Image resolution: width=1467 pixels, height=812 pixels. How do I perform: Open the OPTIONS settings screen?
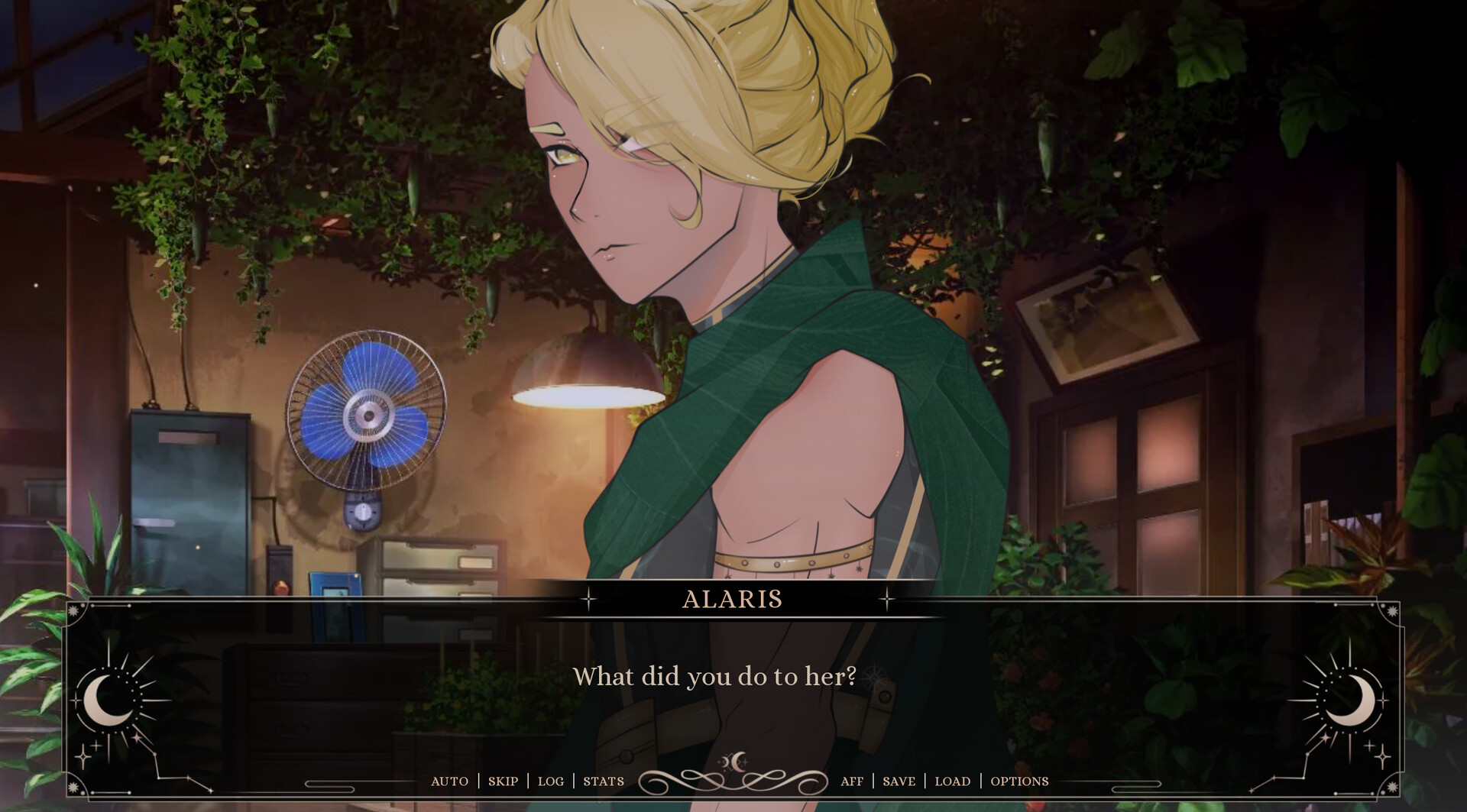click(x=1018, y=781)
